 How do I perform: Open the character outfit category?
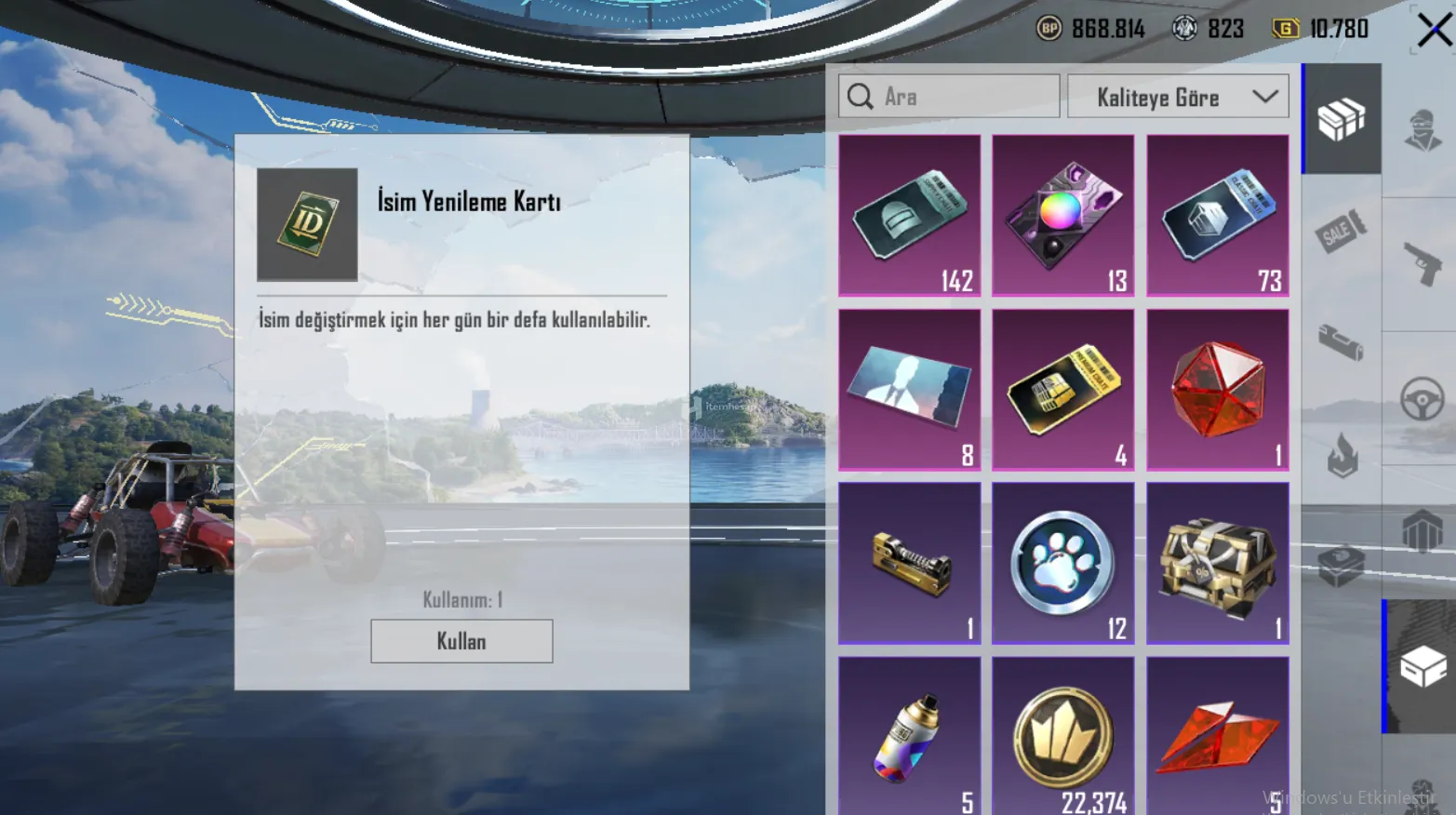[1422, 130]
